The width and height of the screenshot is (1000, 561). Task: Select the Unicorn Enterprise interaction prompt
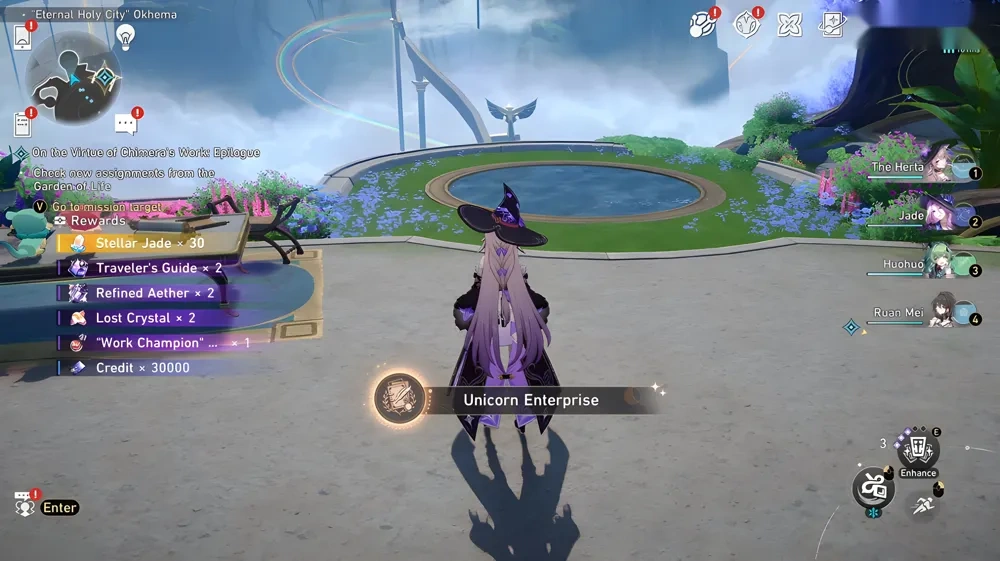tap(530, 400)
